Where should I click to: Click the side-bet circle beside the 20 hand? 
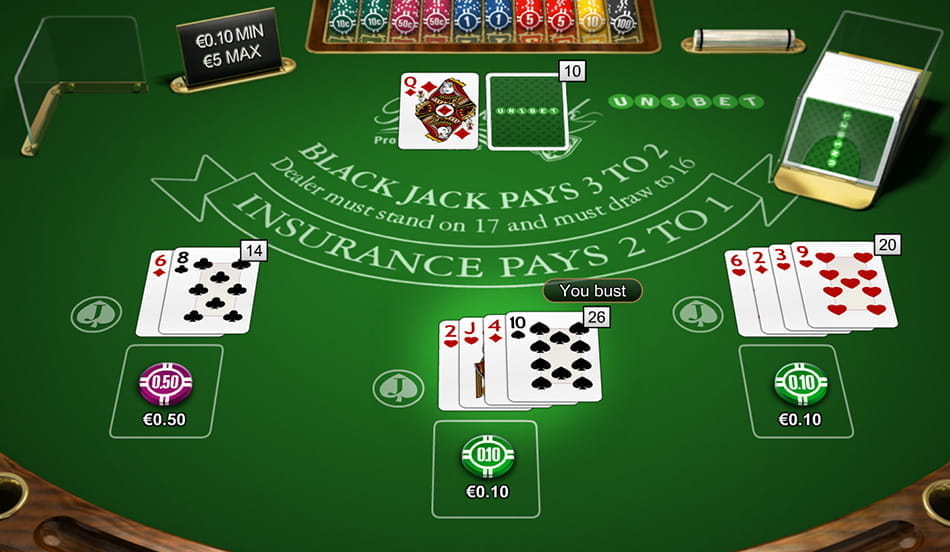(x=698, y=314)
